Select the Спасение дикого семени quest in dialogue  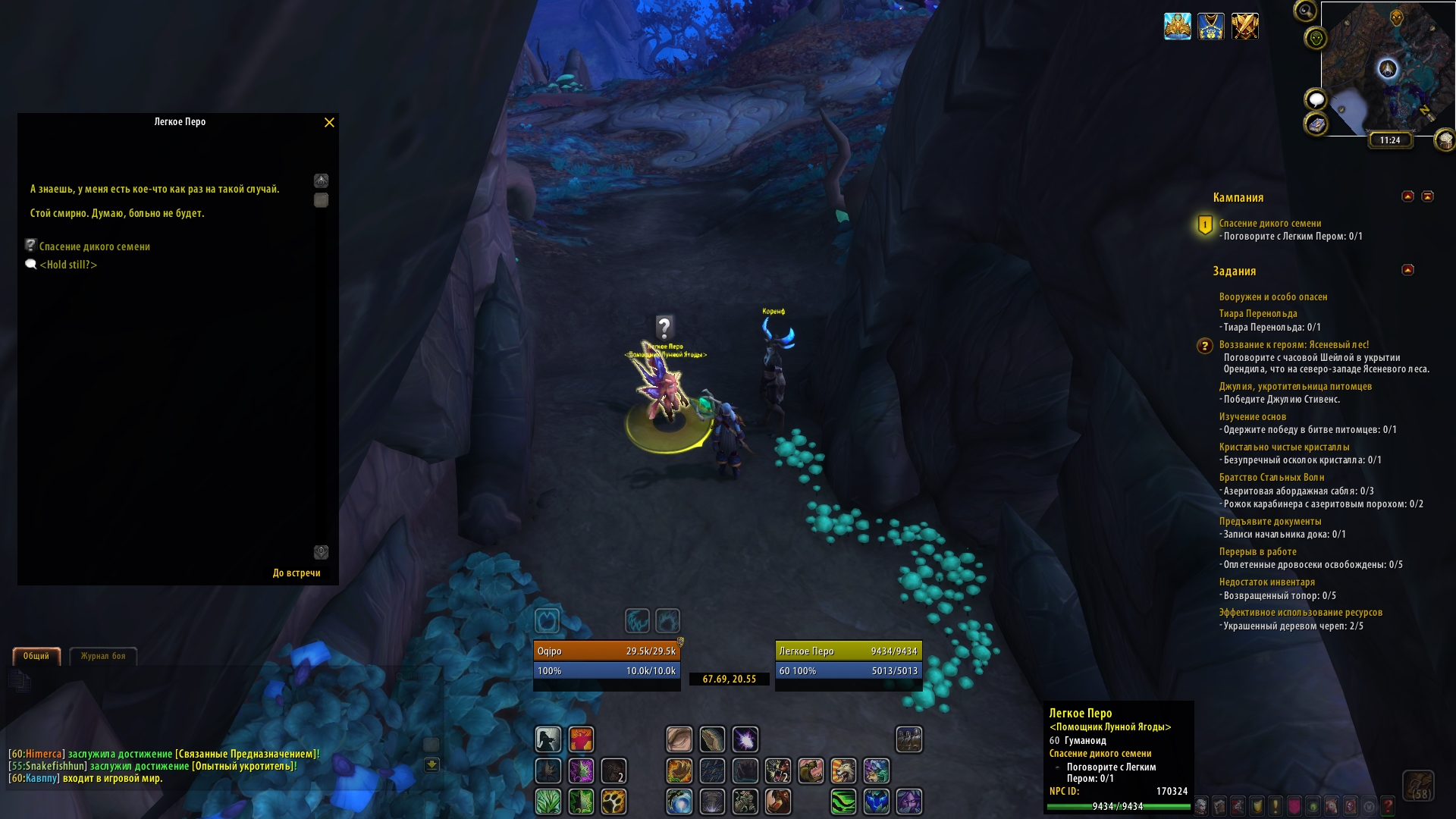[94, 246]
